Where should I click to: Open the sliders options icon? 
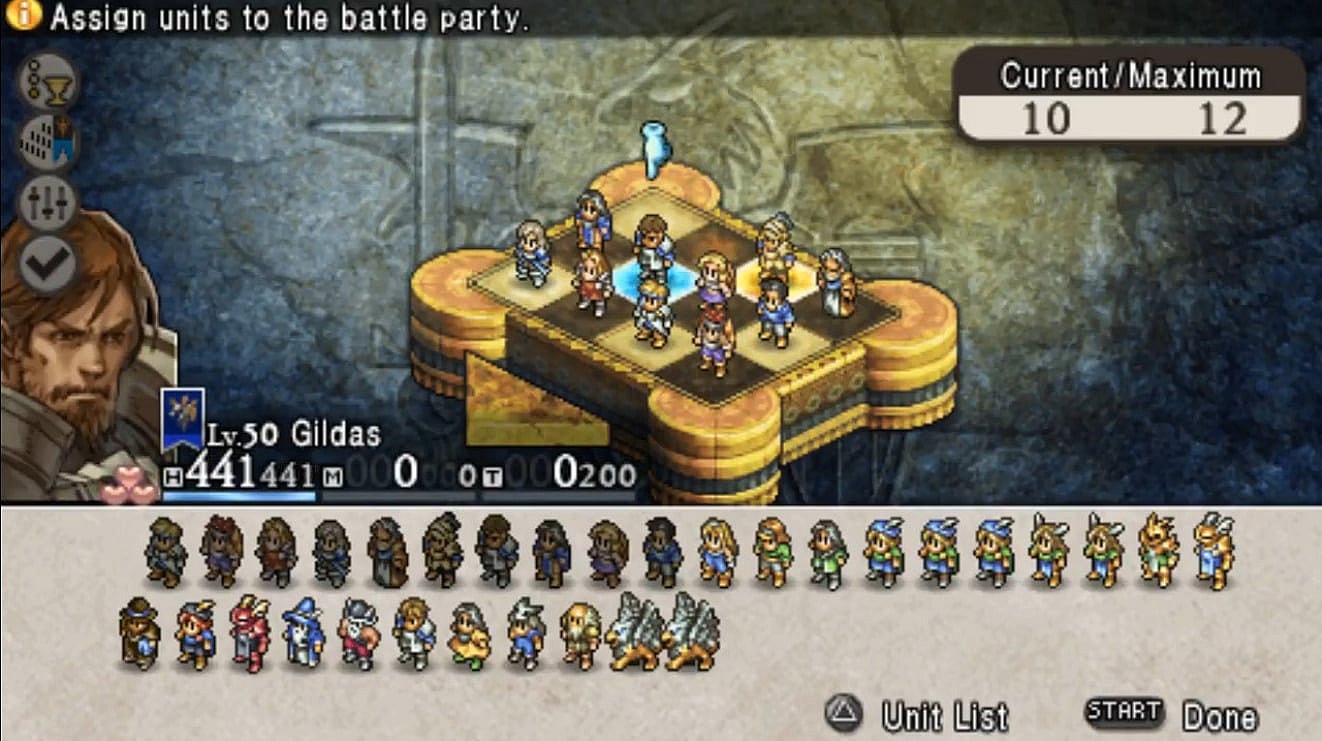[47, 201]
